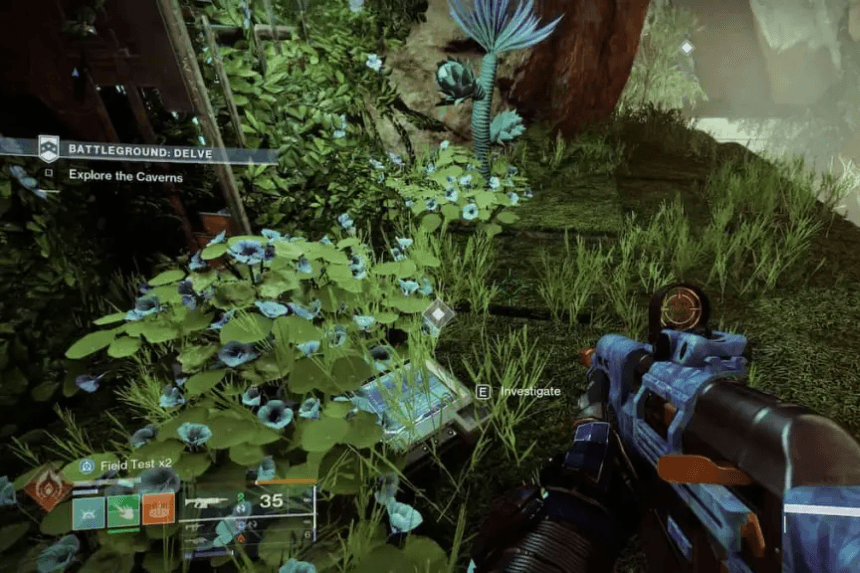Use the teal grenade ability icon

click(88, 511)
